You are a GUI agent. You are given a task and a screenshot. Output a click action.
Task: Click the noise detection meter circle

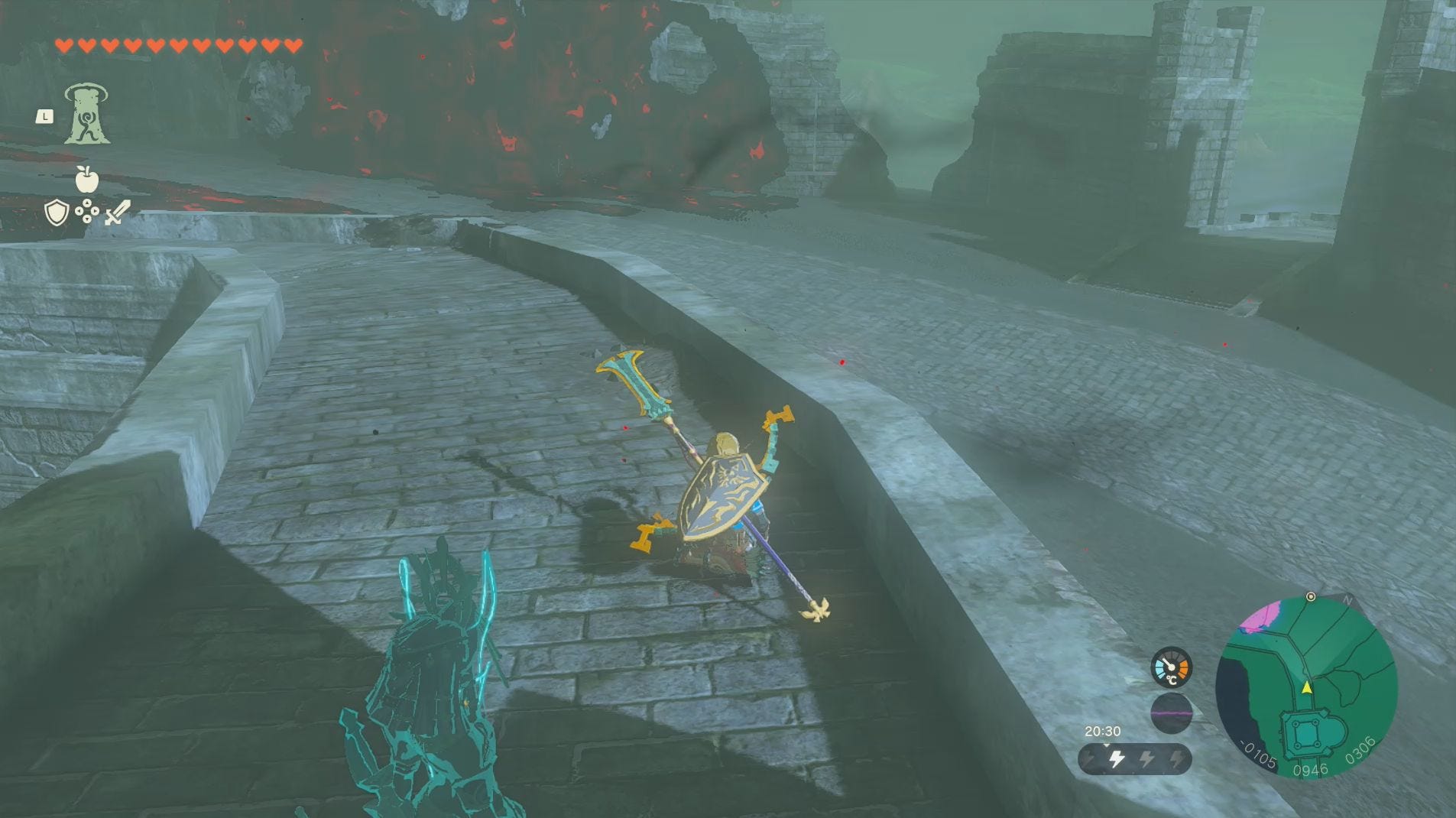(x=1172, y=713)
